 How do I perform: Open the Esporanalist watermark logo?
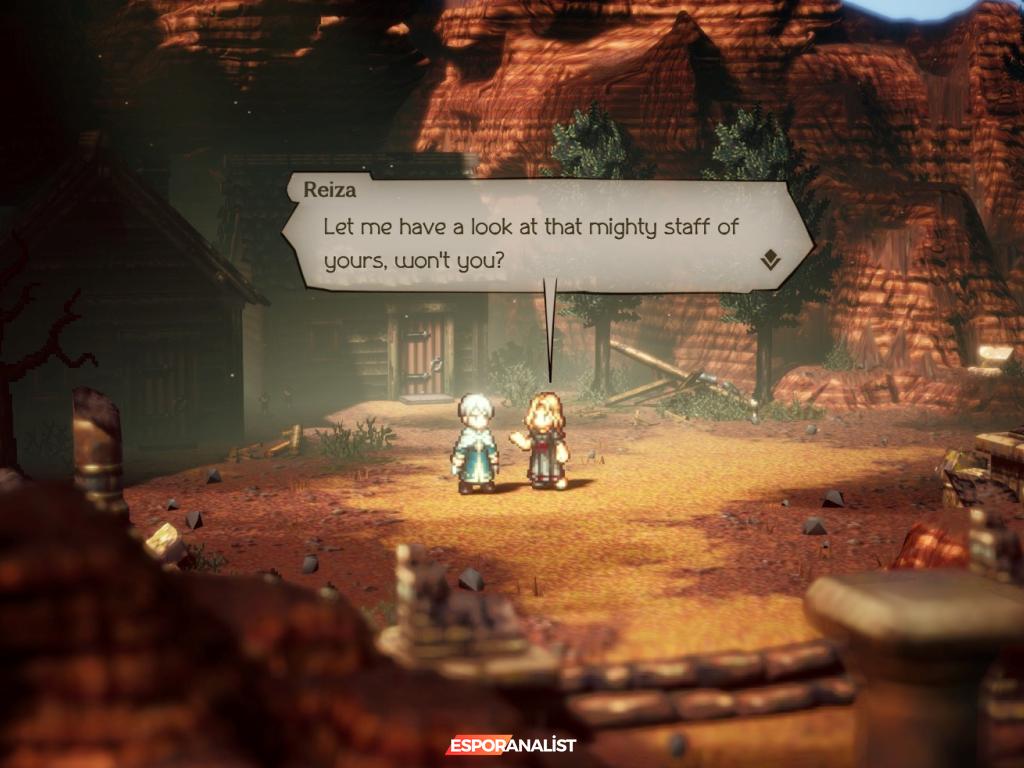(511, 745)
